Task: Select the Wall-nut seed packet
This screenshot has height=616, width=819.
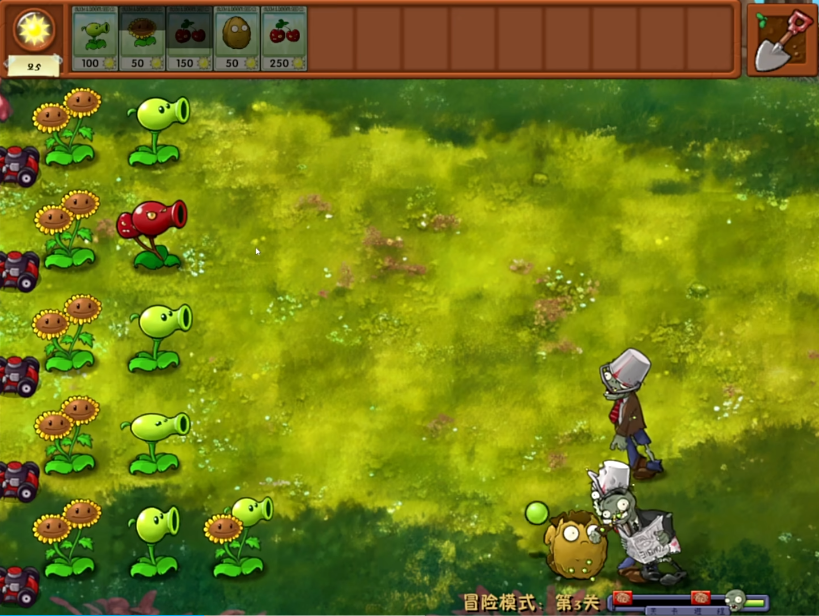Action: click(237, 39)
